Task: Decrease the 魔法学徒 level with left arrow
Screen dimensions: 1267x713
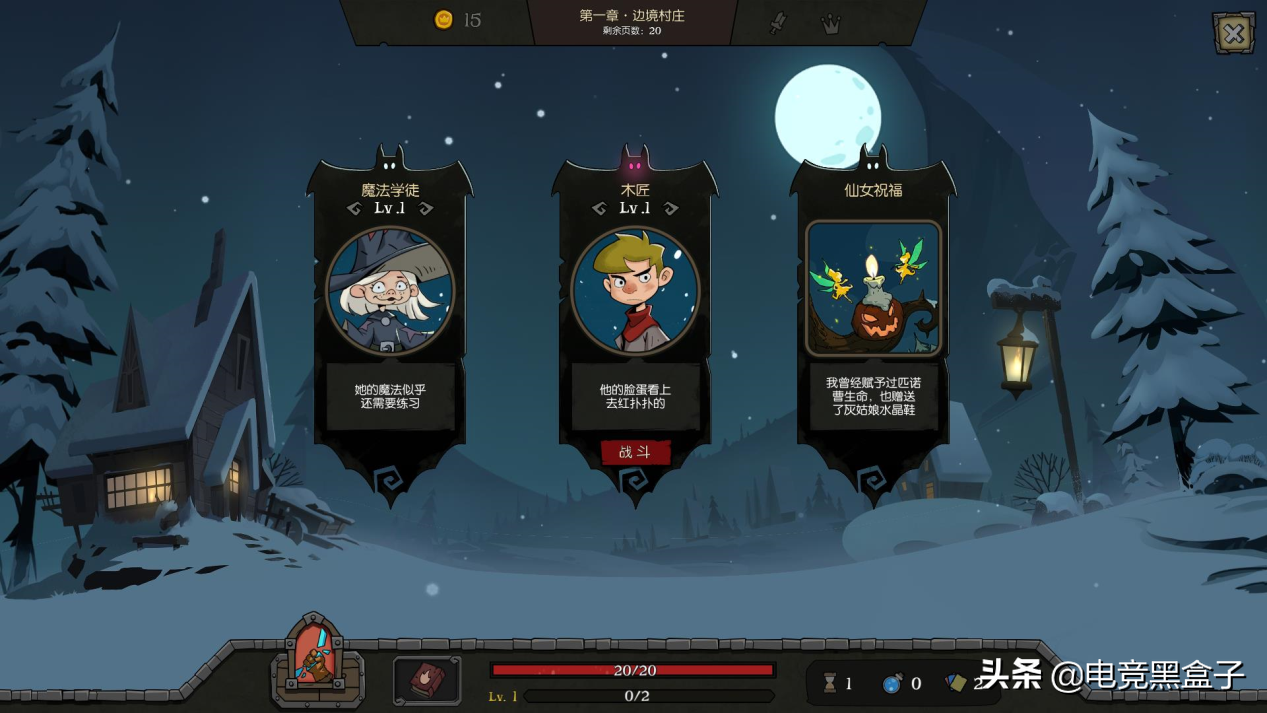Action: pos(354,209)
